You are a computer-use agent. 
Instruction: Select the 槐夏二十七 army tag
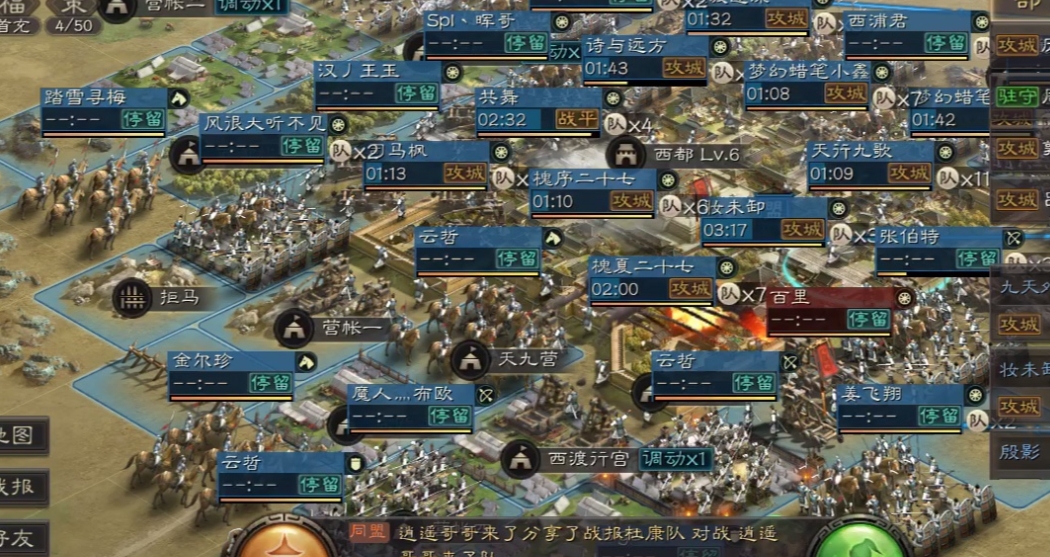click(x=652, y=278)
